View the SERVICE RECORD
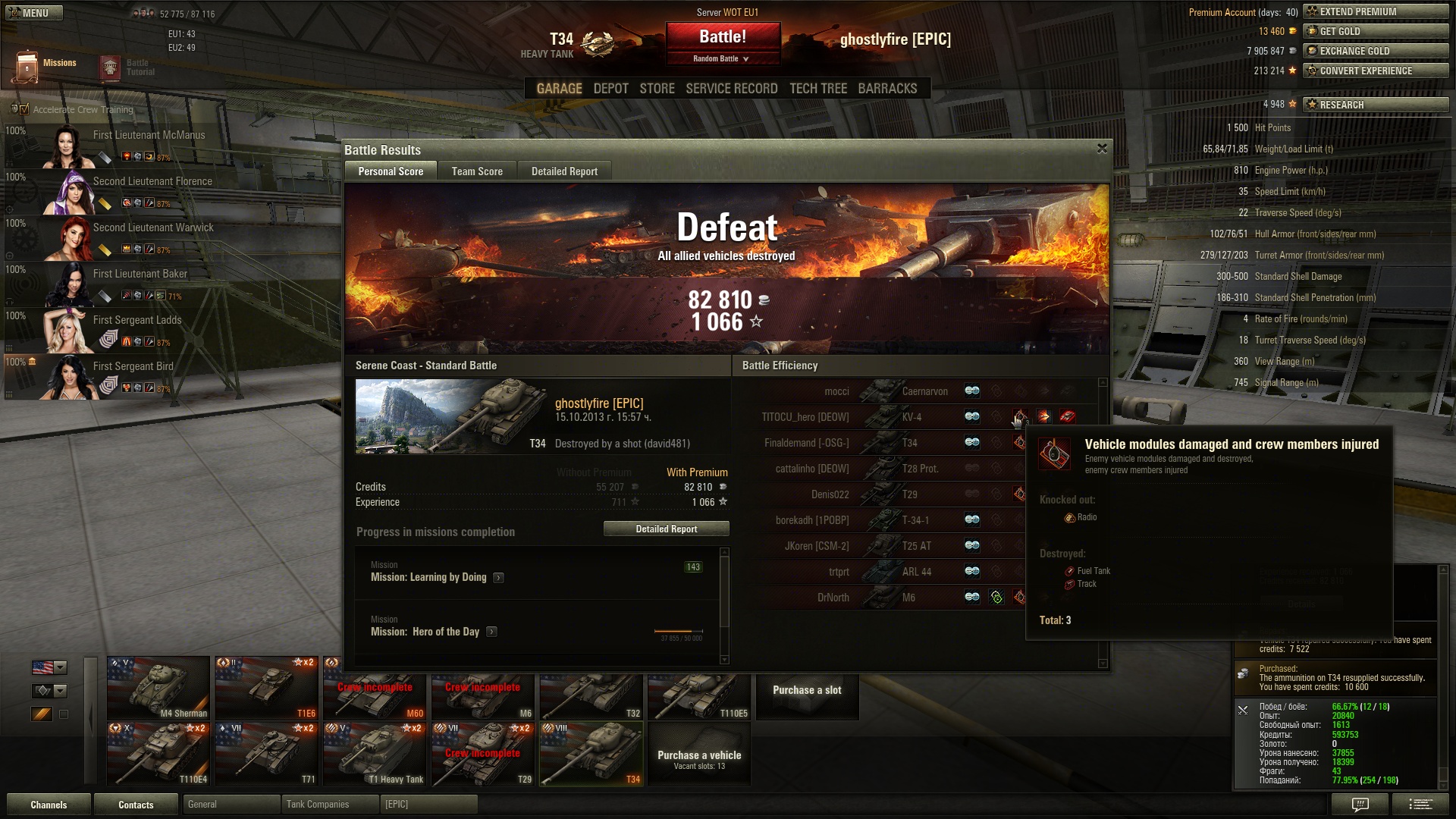The width and height of the screenshot is (1456, 819). tap(731, 89)
